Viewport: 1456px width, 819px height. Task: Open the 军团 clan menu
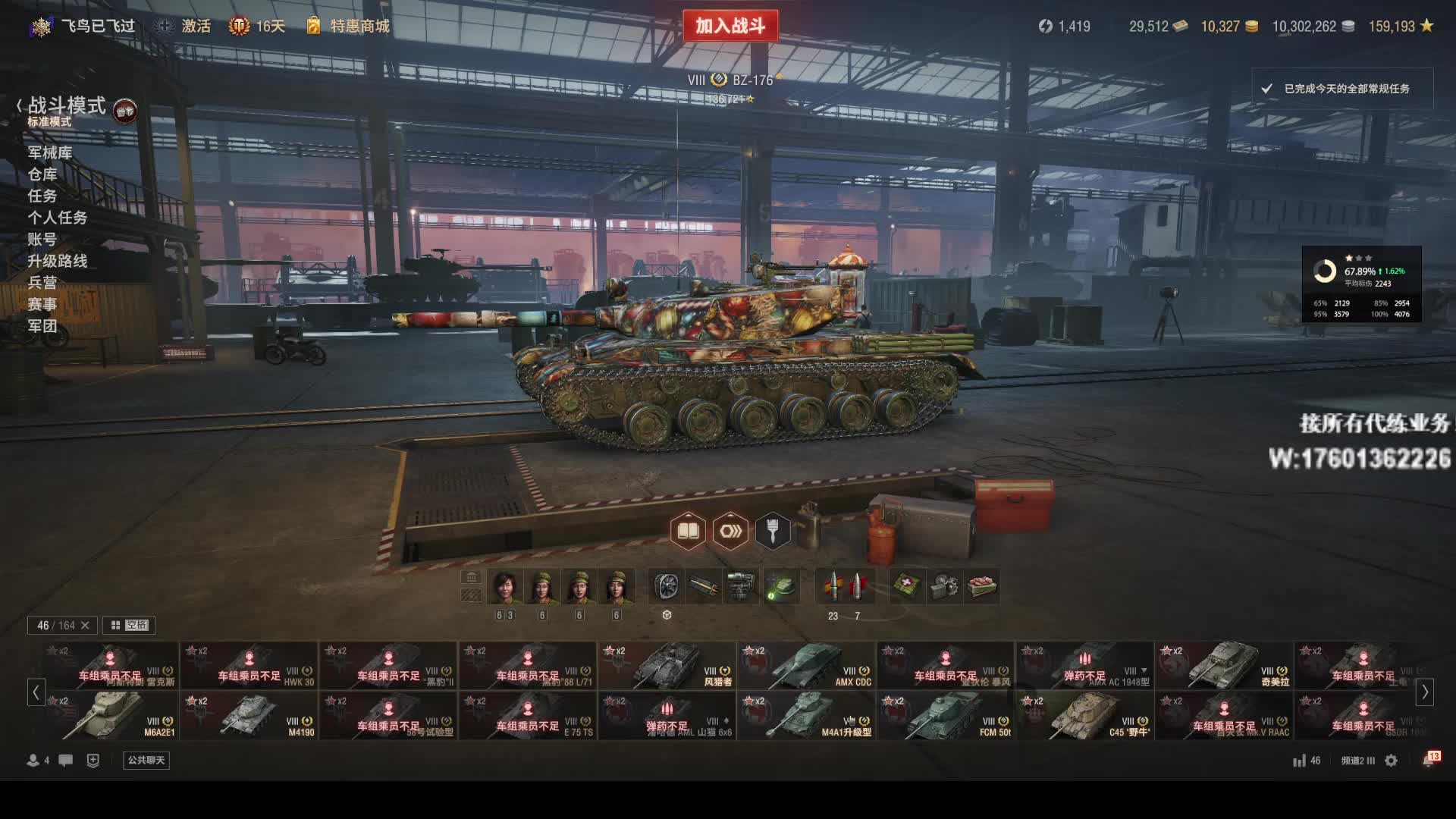point(42,326)
